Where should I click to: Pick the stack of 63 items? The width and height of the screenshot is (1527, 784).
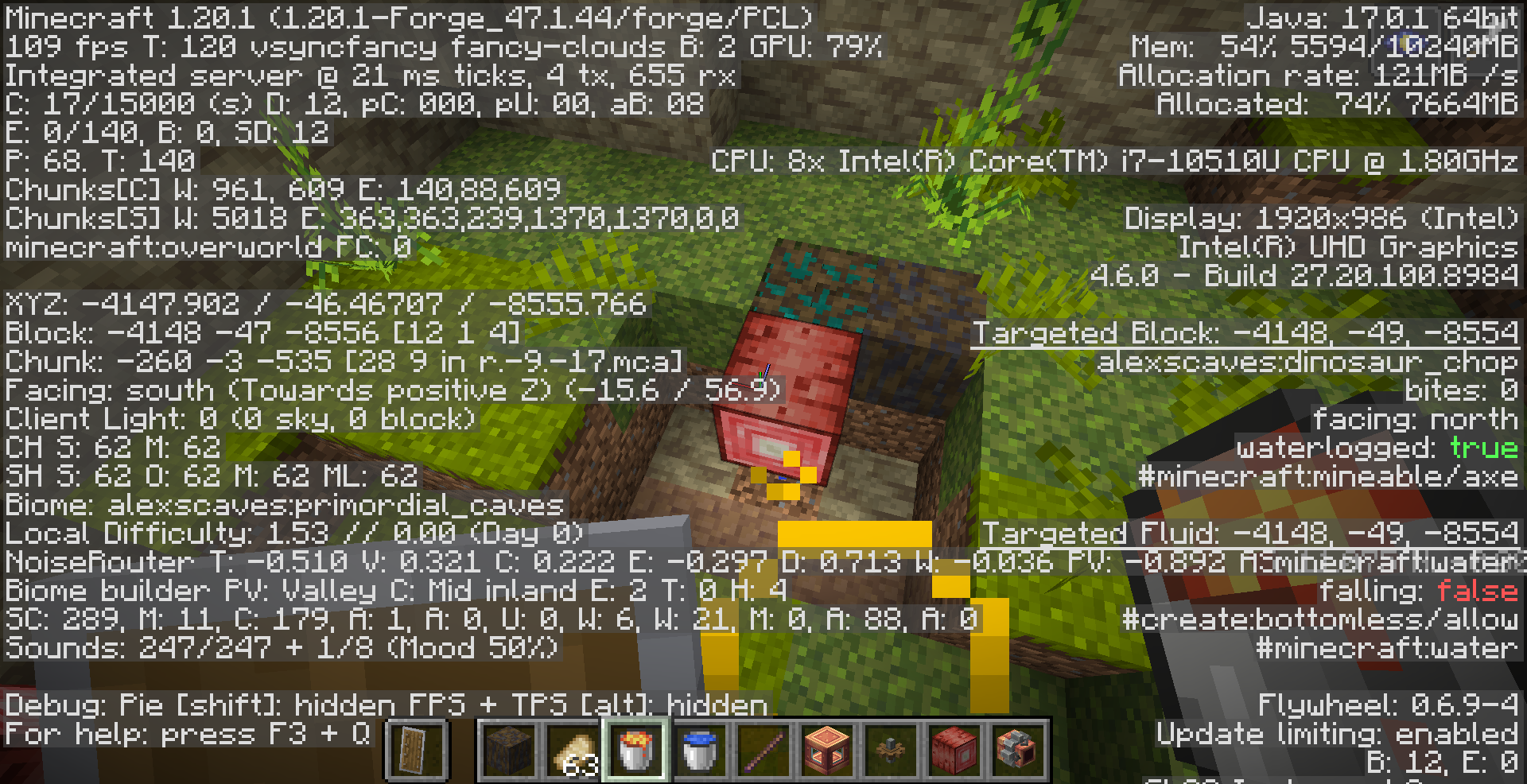point(574,747)
